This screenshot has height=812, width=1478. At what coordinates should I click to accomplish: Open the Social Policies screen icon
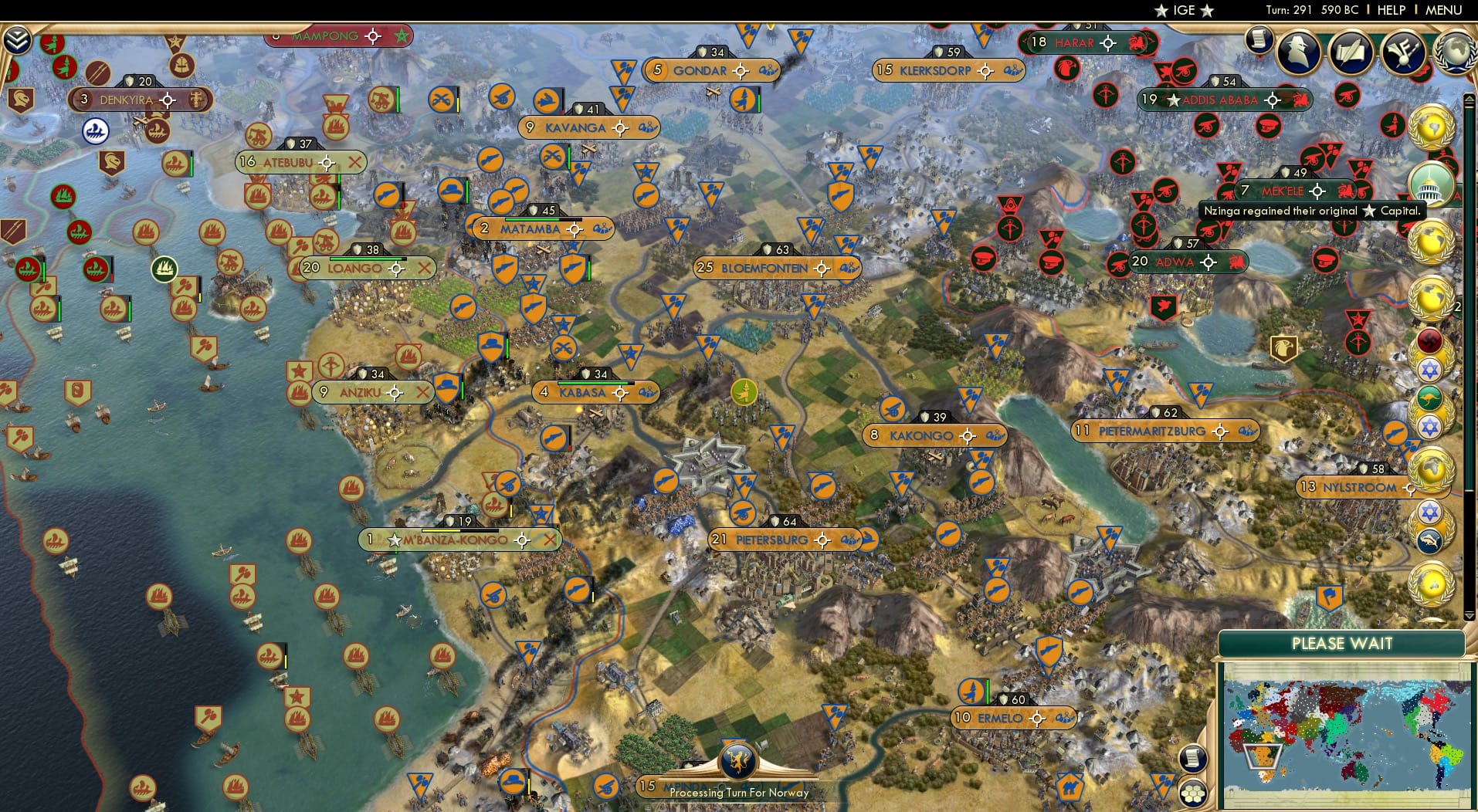click(x=1402, y=52)
